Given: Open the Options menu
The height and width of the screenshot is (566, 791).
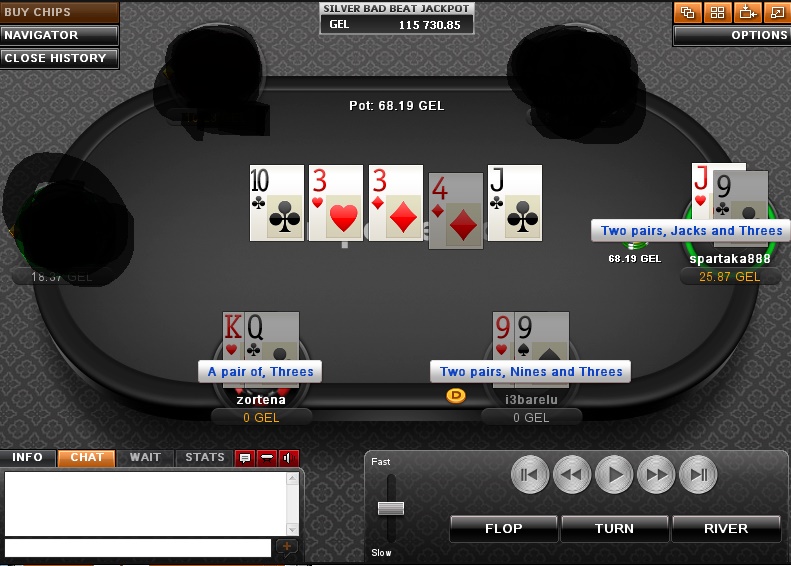Looking at the screenshot, I should coord(731,35).
